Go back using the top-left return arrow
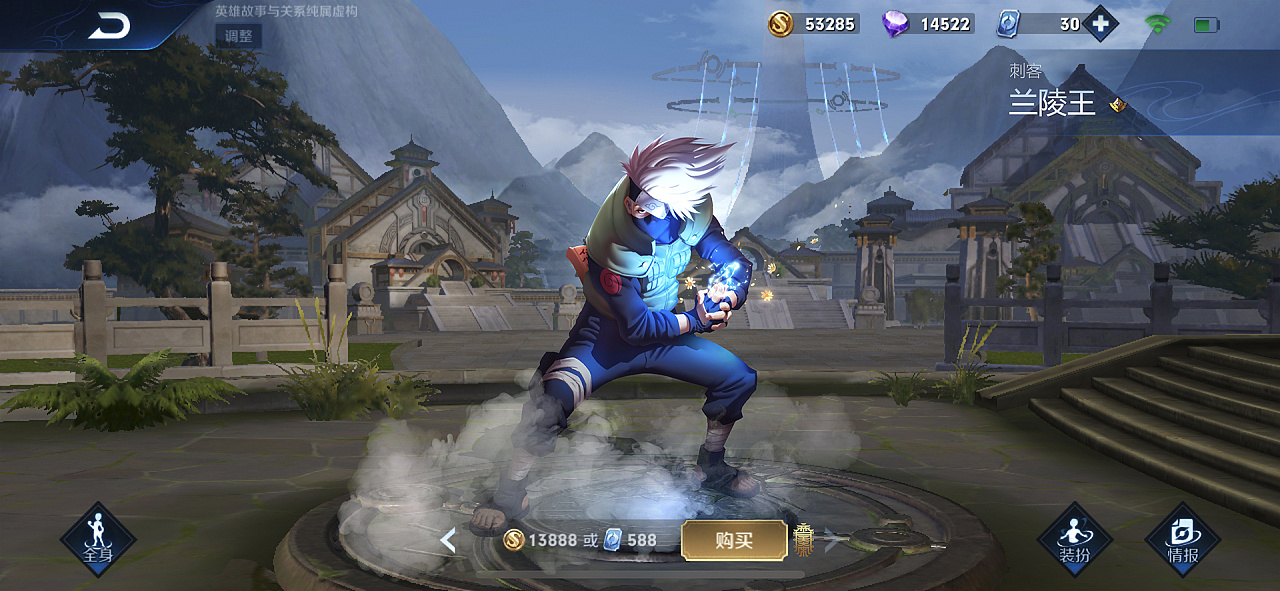Image resolution: width=1280 pixels, height=591 pixels. click(108, 27)
